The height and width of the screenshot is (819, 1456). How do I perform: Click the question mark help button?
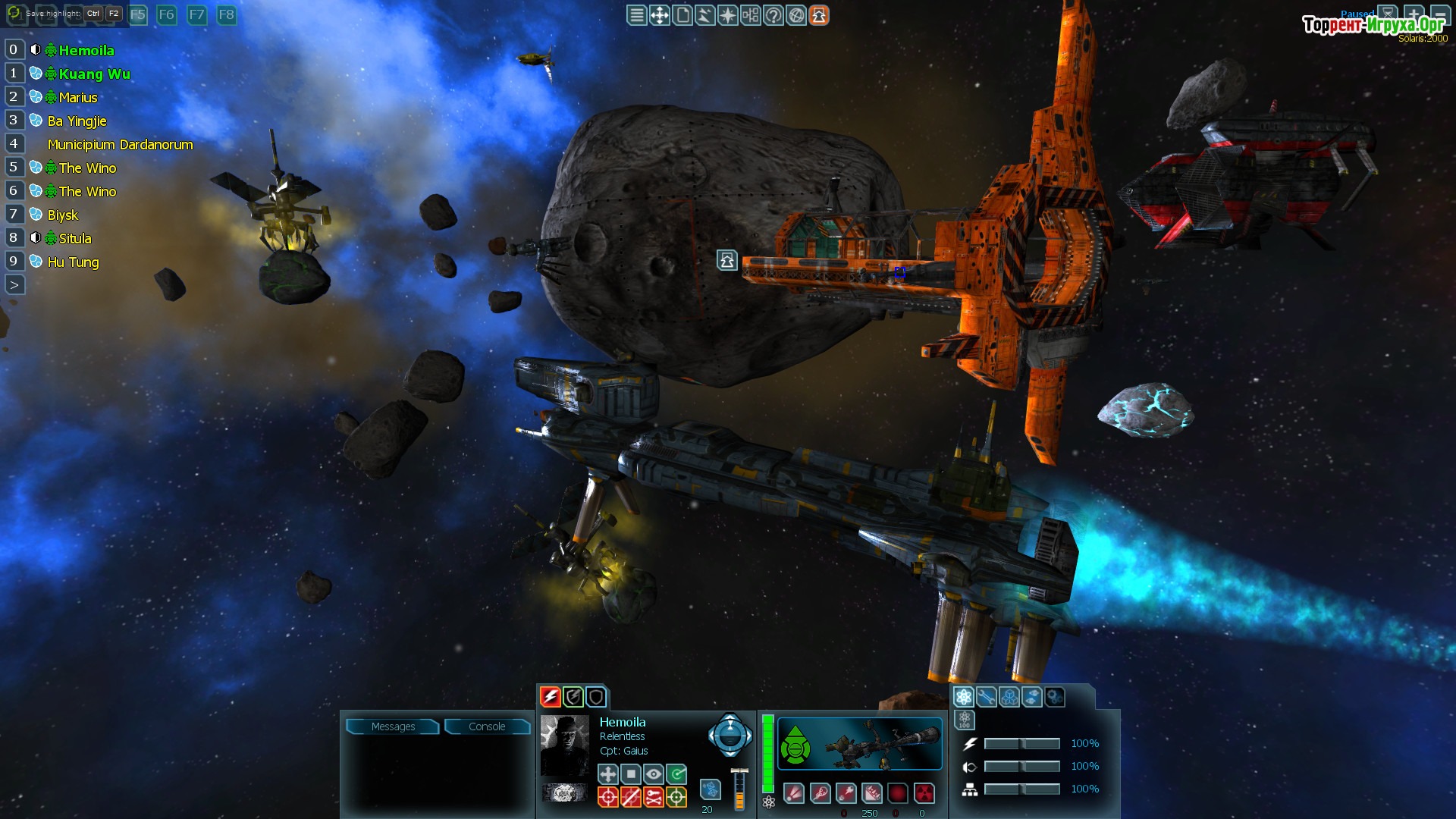773,15
